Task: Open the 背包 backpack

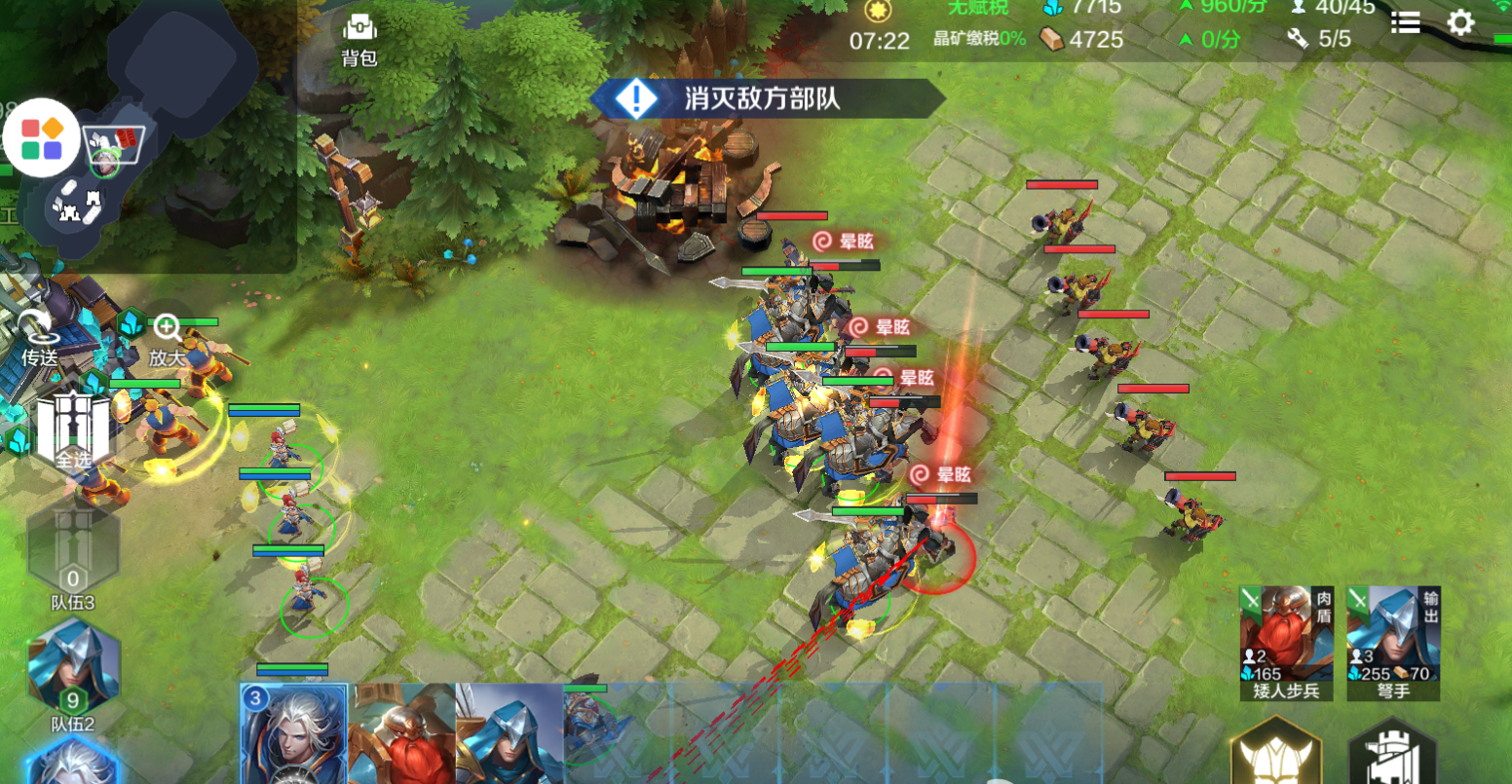Action: (359, 39)
